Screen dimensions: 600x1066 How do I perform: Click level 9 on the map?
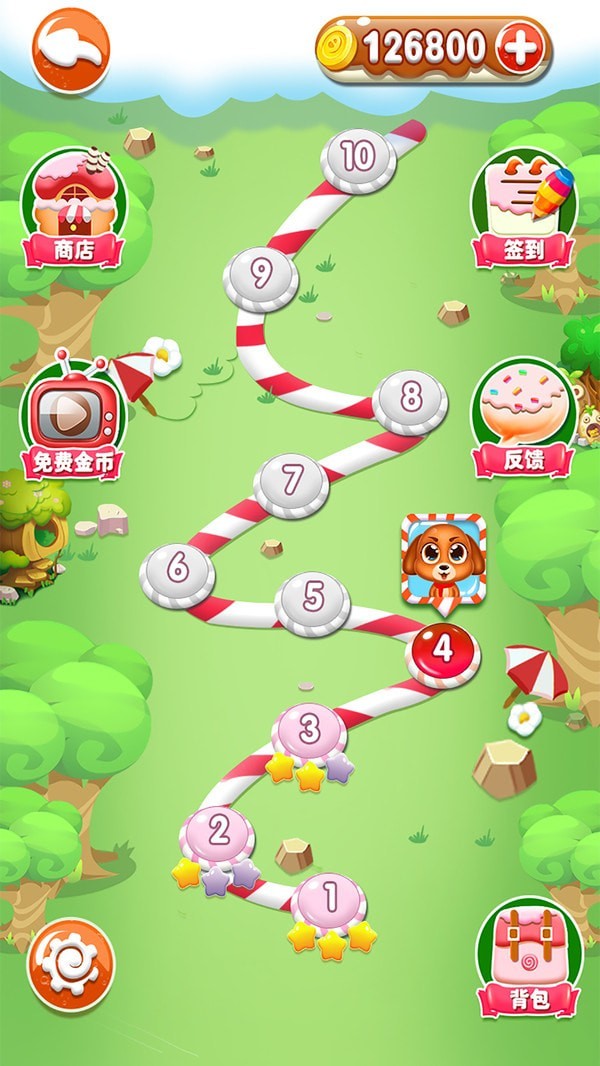pos(261,277)
